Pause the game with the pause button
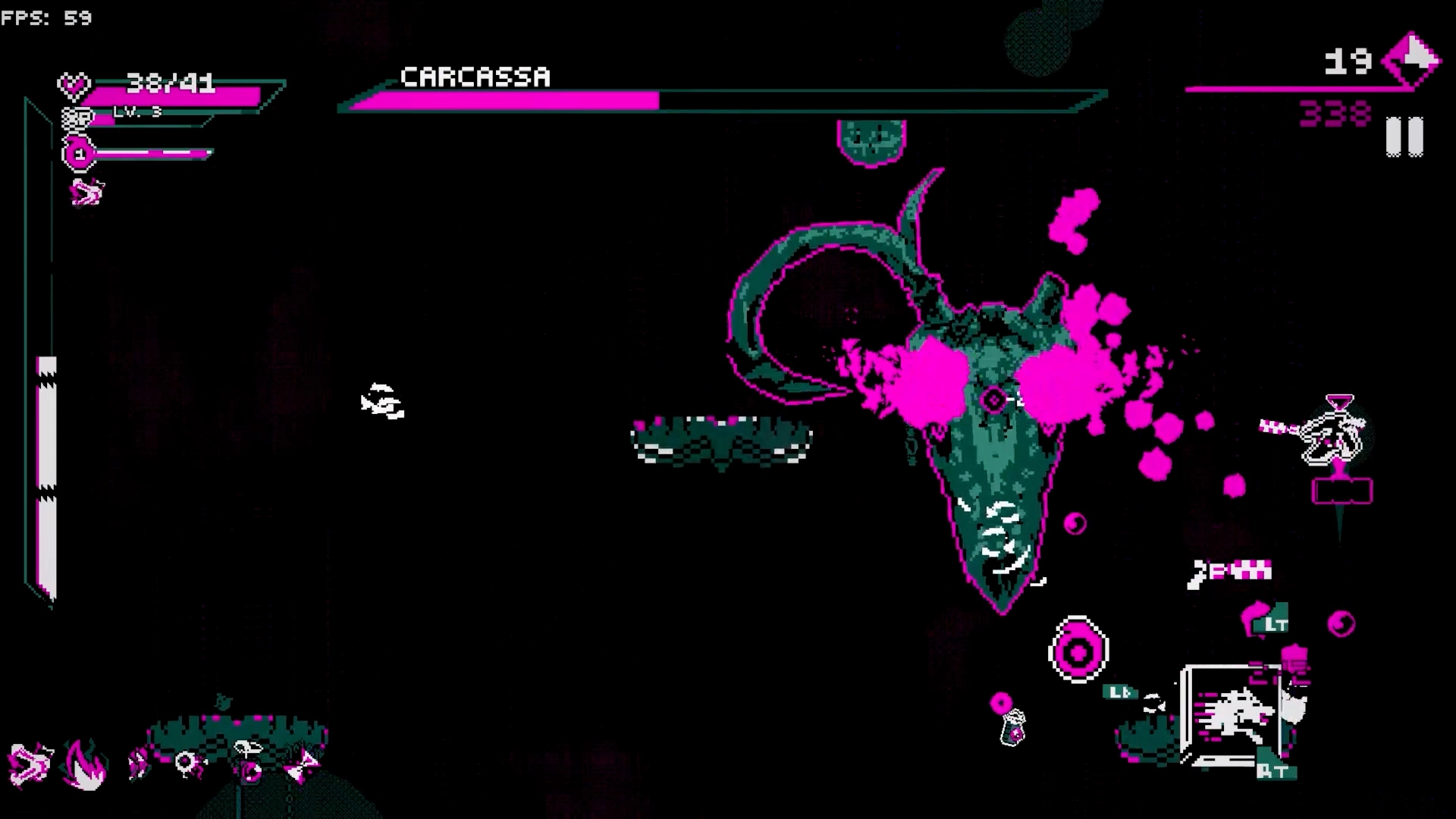This screenshot has height=819, width=1456. coord(1404,136)
